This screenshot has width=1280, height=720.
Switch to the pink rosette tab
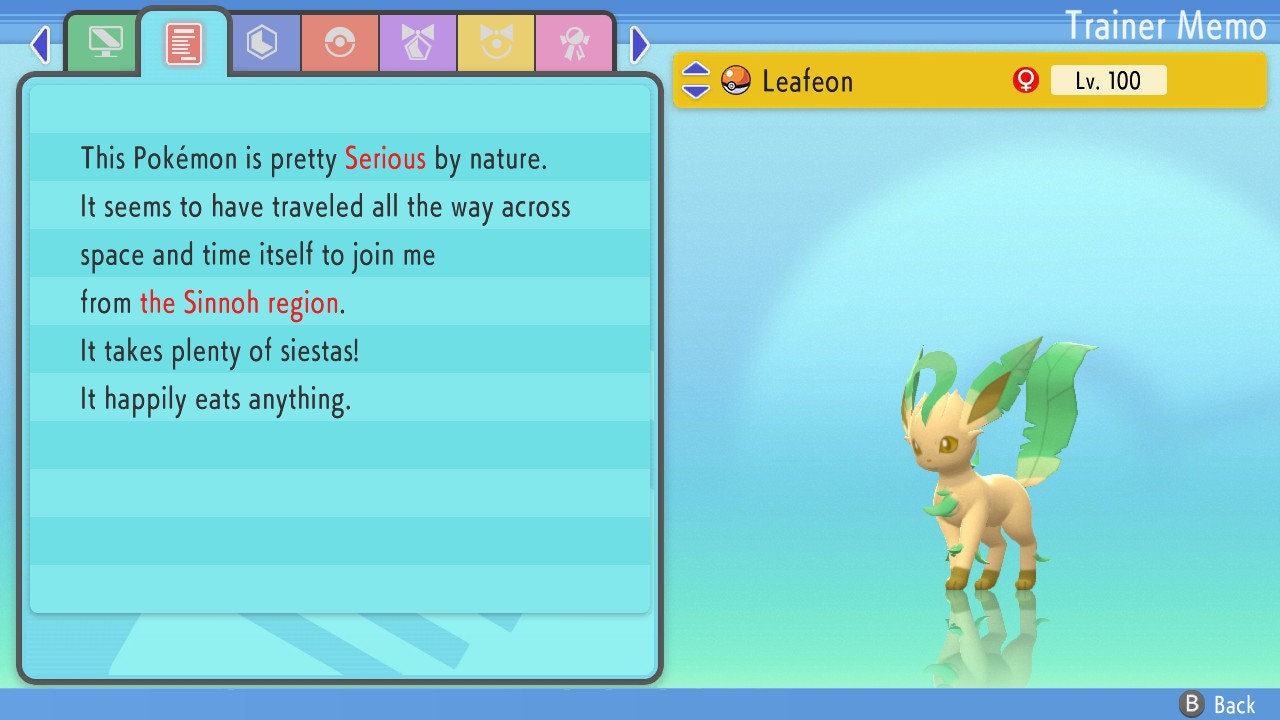coord(573,43)
